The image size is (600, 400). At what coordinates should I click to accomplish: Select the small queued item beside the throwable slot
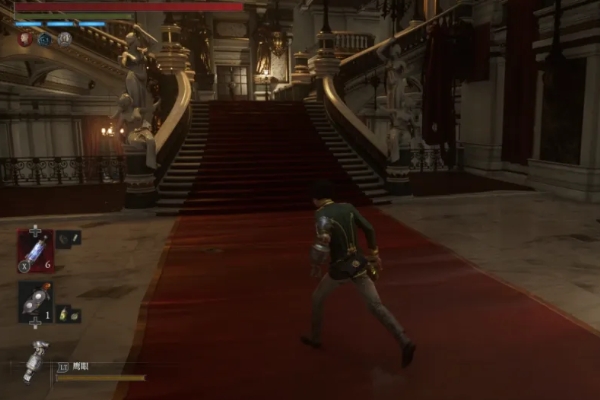67,313
